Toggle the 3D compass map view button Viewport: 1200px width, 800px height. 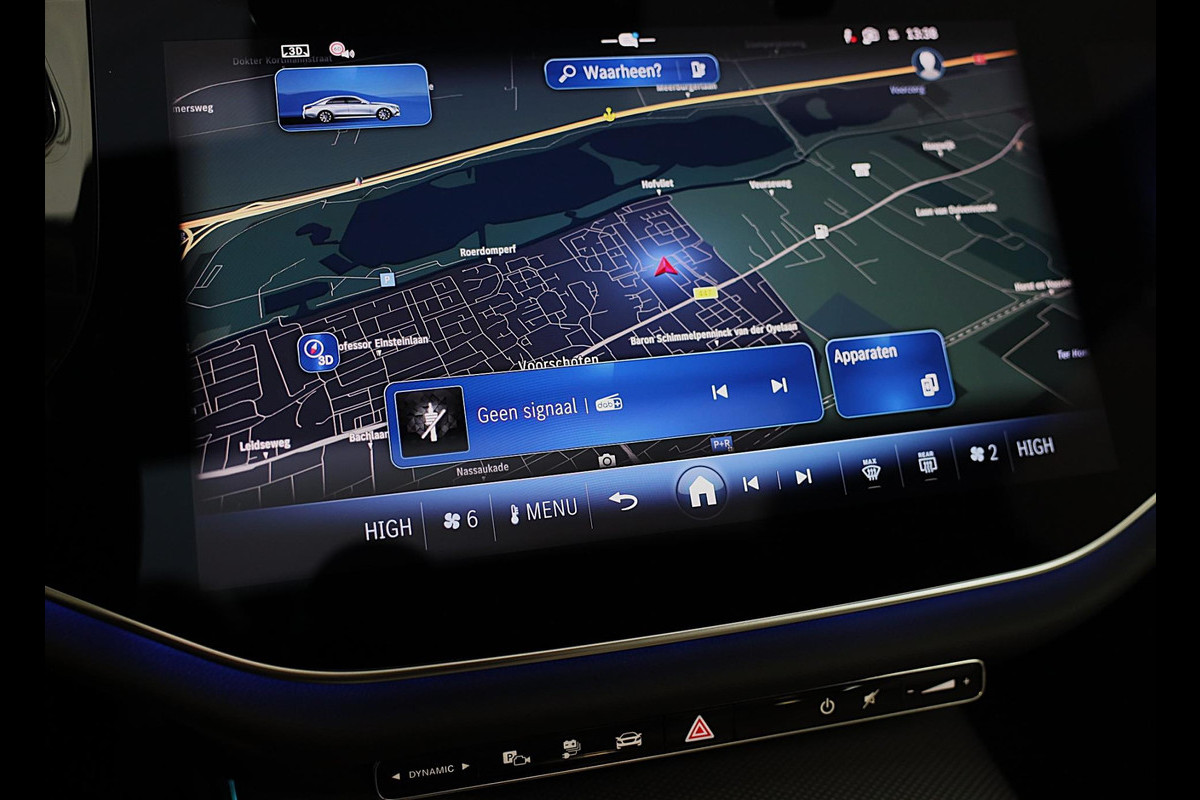[318, 352]
